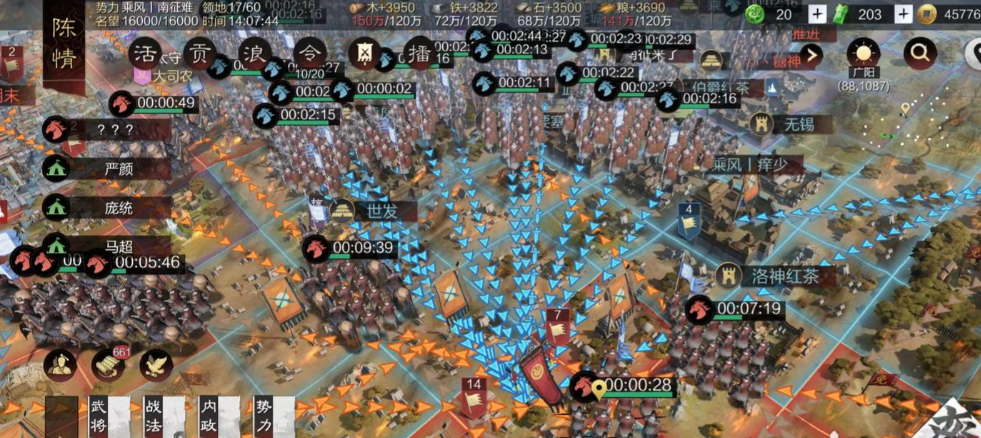This screenshot has height=438, width=981.
Task: Tap the 活 round button
Action: pos(147,53)
